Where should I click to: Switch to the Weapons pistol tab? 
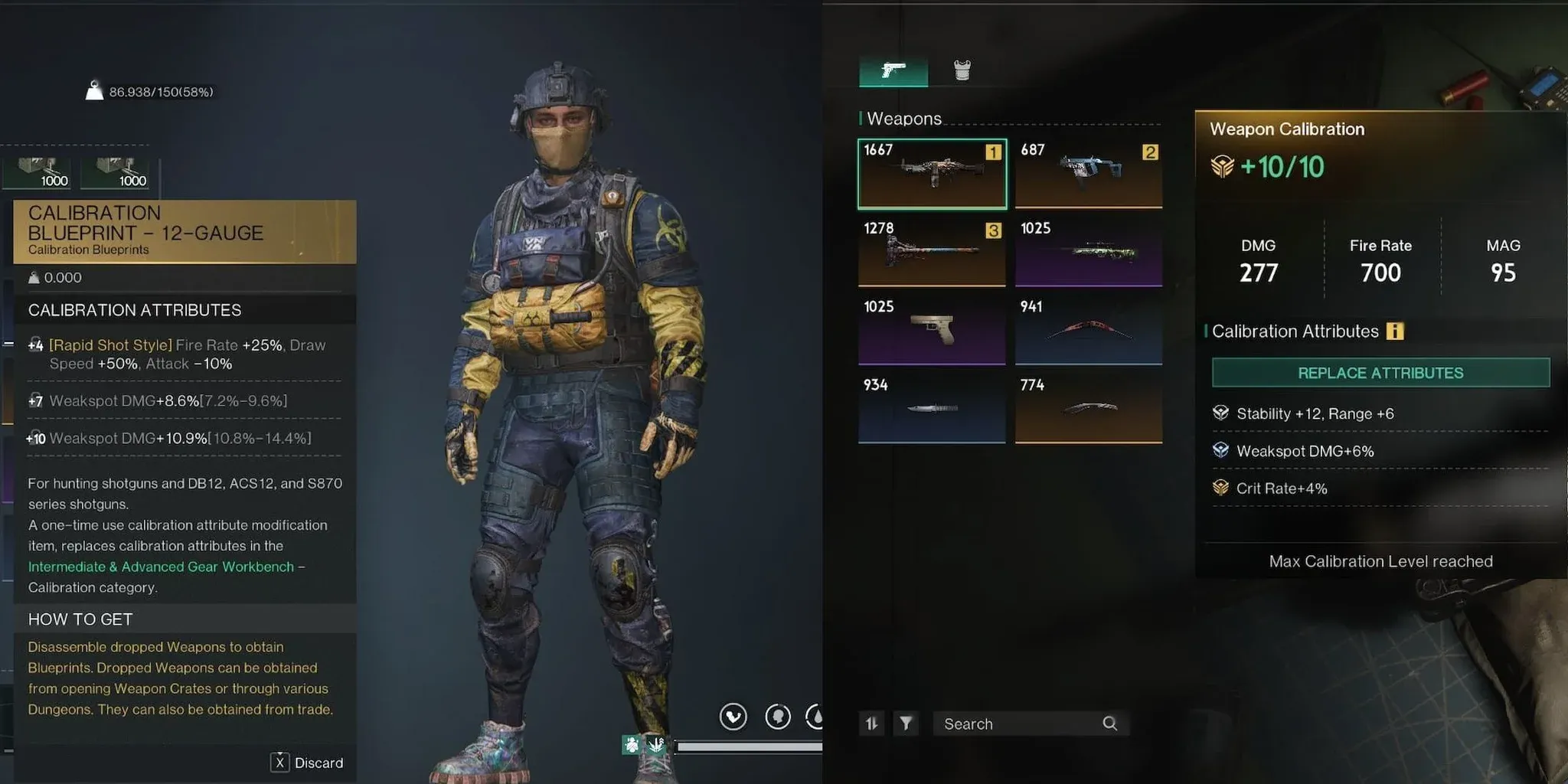[x=893, y=71]
